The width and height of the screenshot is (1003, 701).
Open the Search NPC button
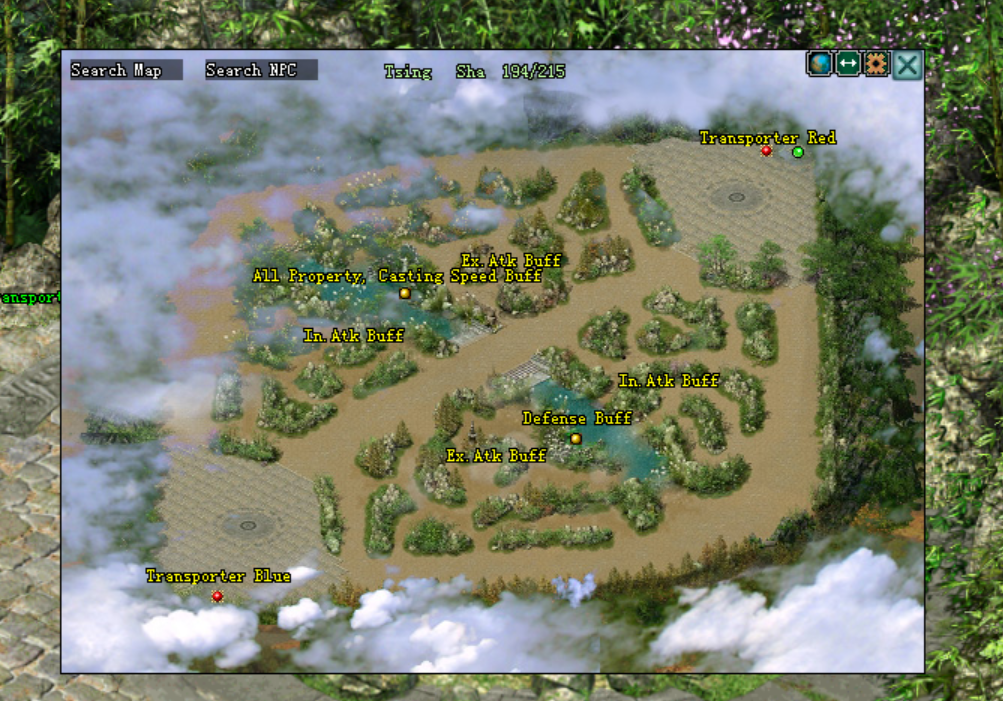261,70
